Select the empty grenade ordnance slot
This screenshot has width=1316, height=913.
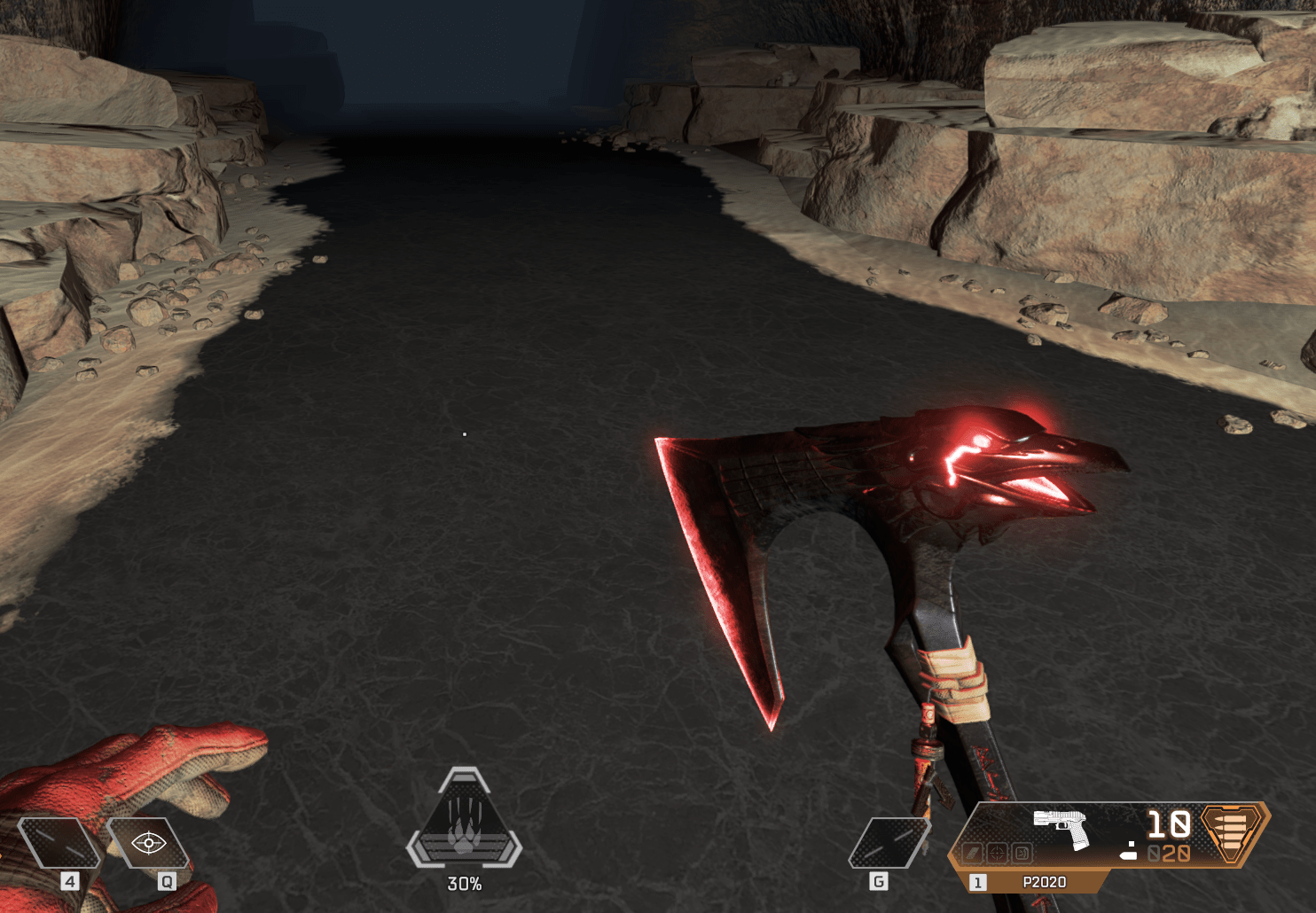click(x=888, y=843)
